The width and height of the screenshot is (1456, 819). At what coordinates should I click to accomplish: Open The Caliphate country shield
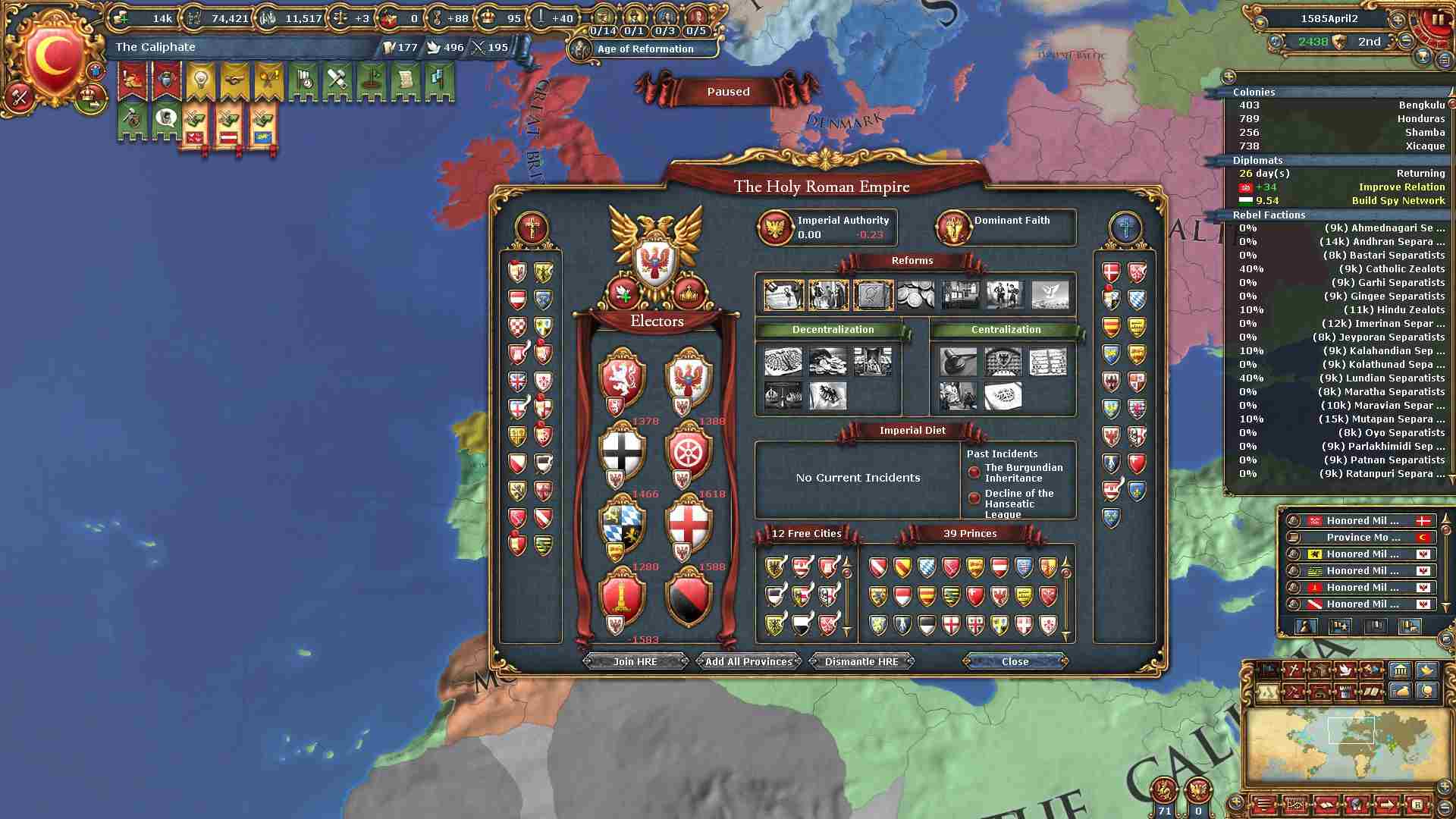click(52, 58)
